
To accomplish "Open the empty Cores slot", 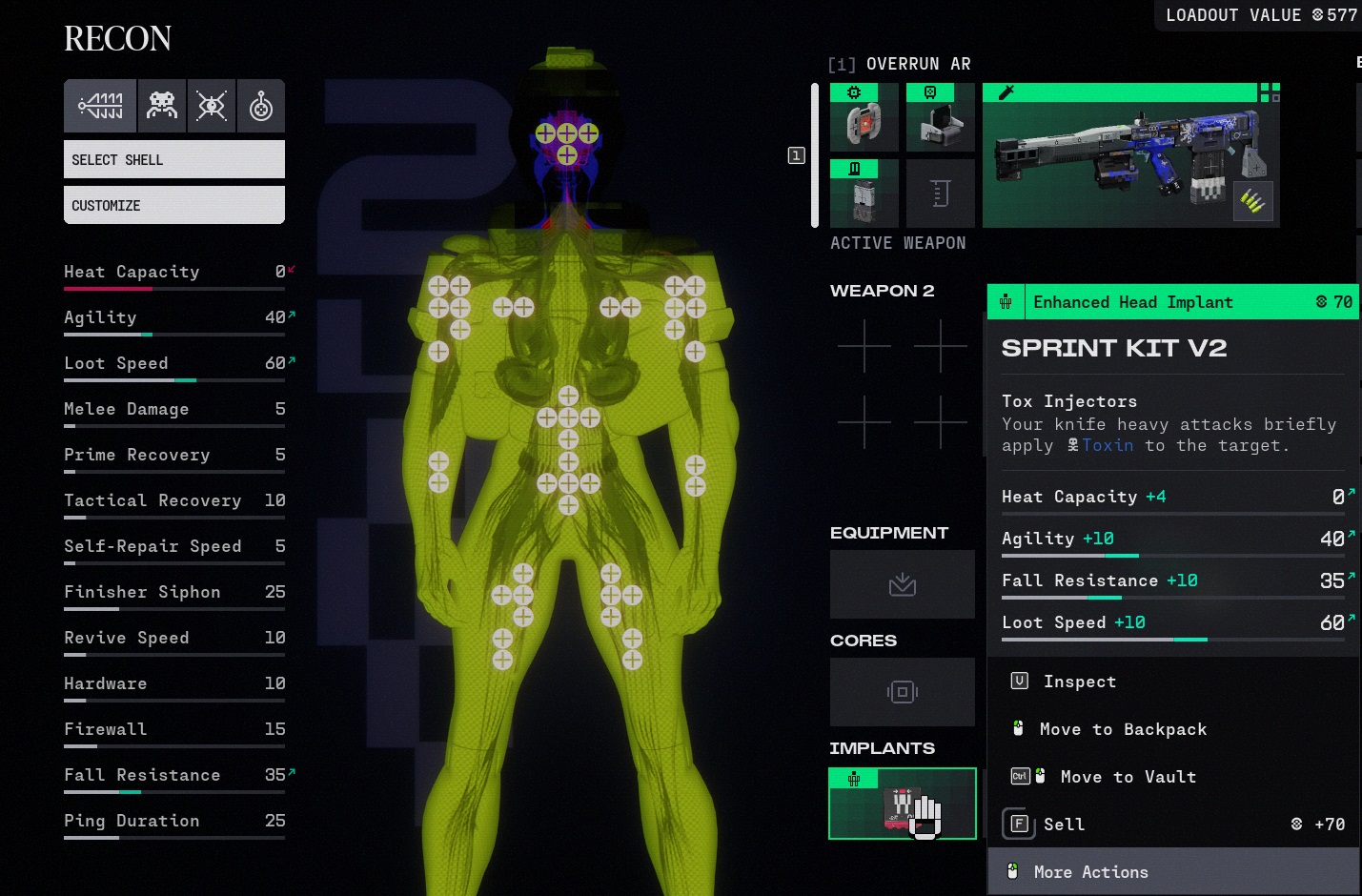I will (x=902, y=692).
